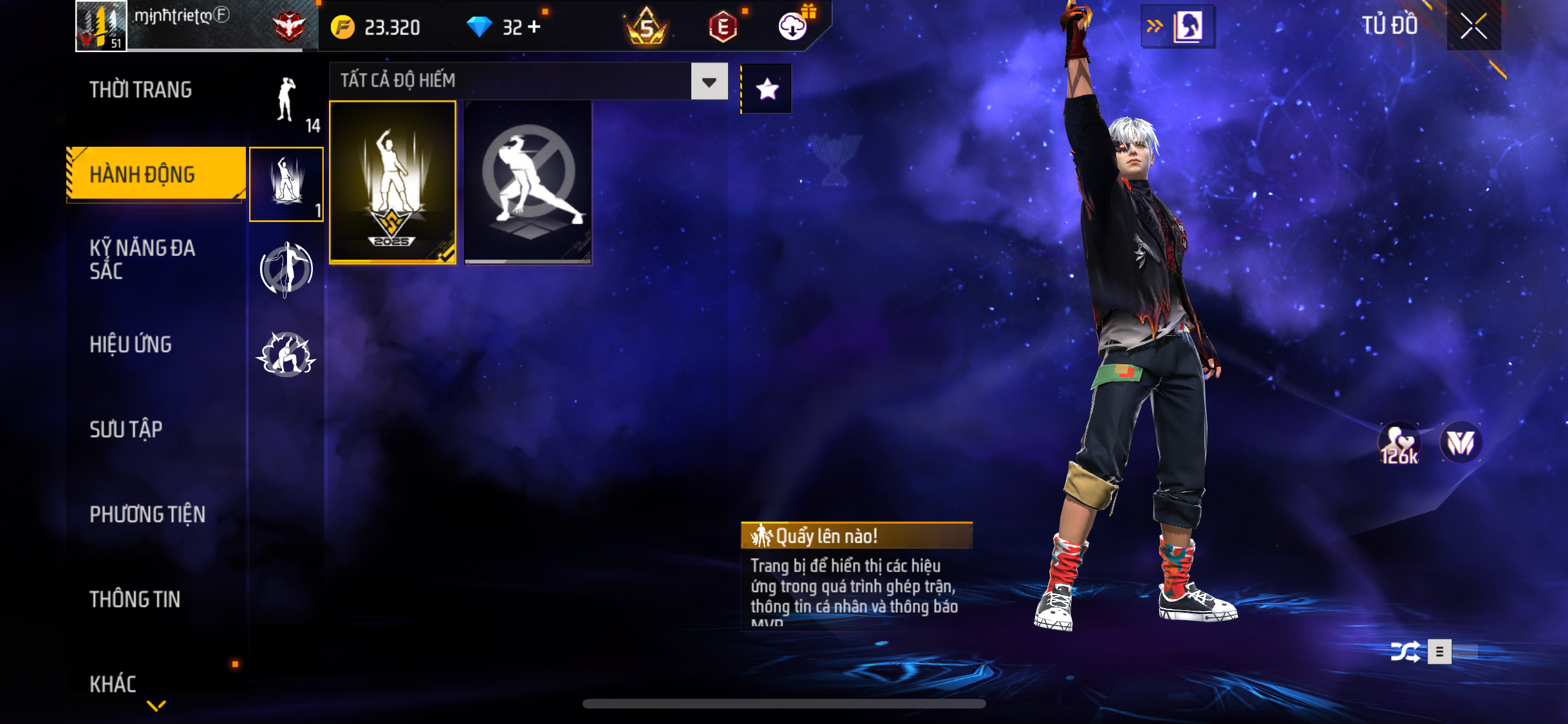The width and height of the screenshot is (1568, 724).
Task: Open the download cloud gift icon
Action: [794, 26]
